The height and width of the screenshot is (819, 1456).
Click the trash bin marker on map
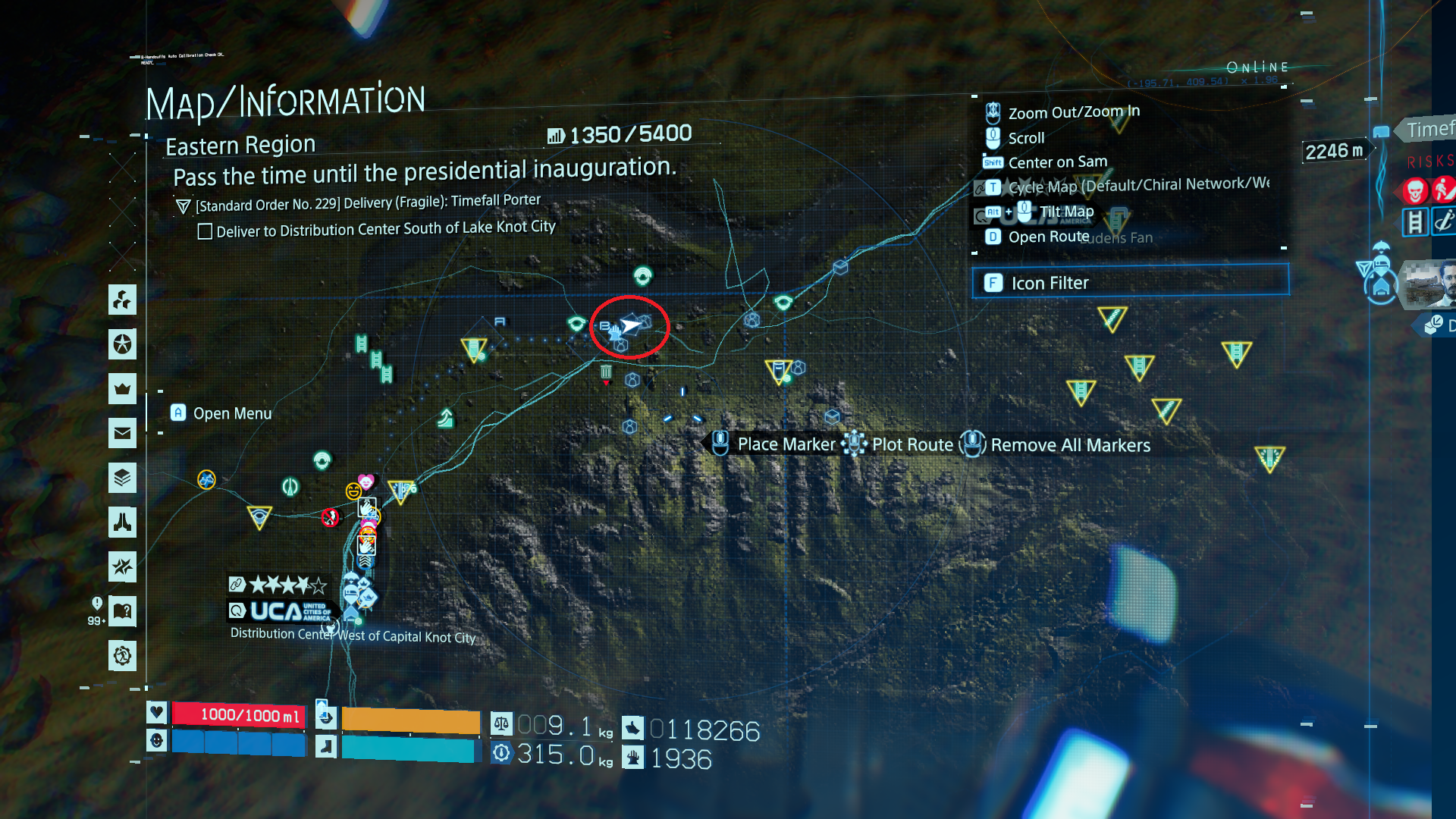(606, 372)
